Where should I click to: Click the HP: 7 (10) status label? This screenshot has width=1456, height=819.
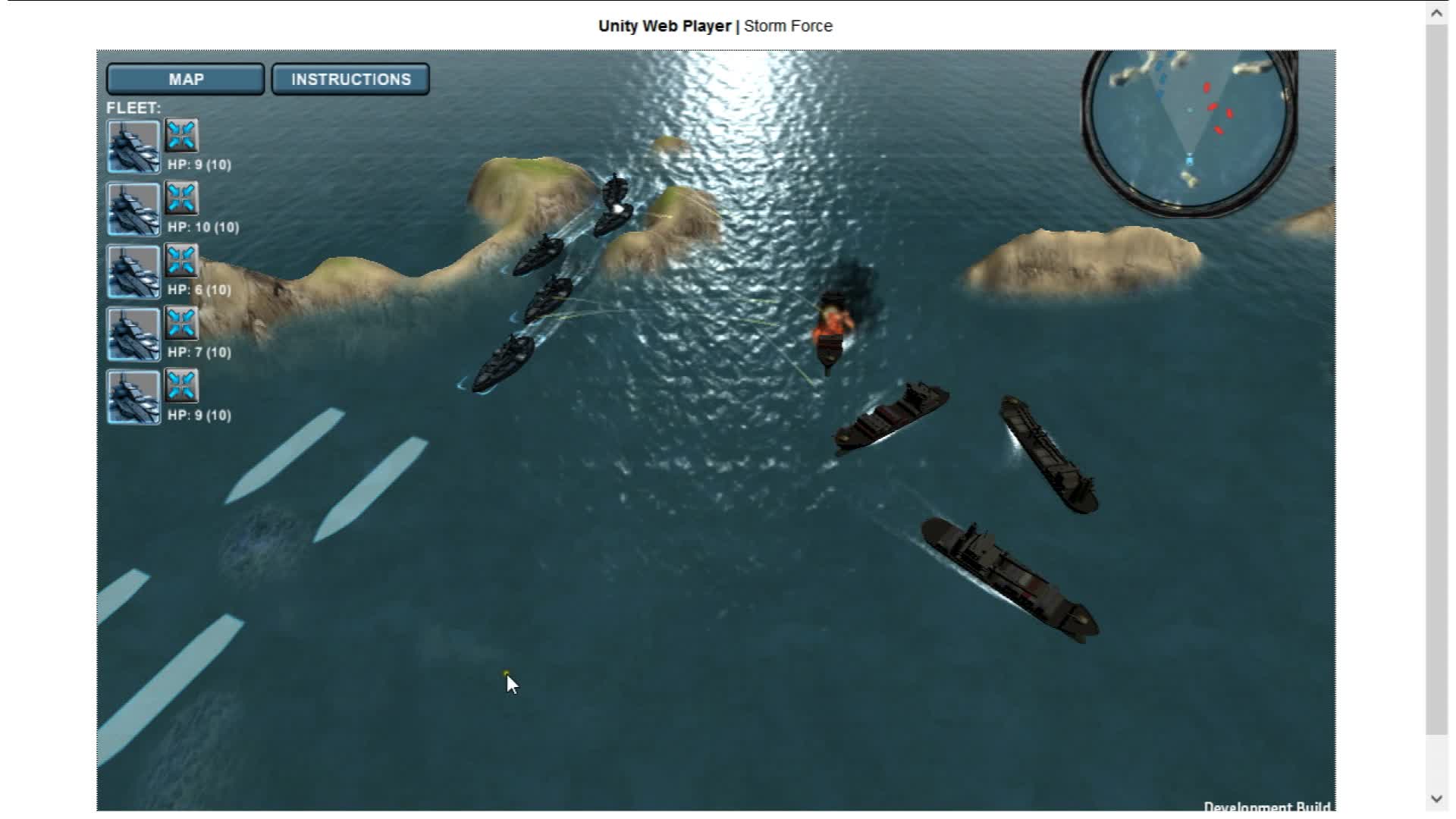(x=201, y=351)
